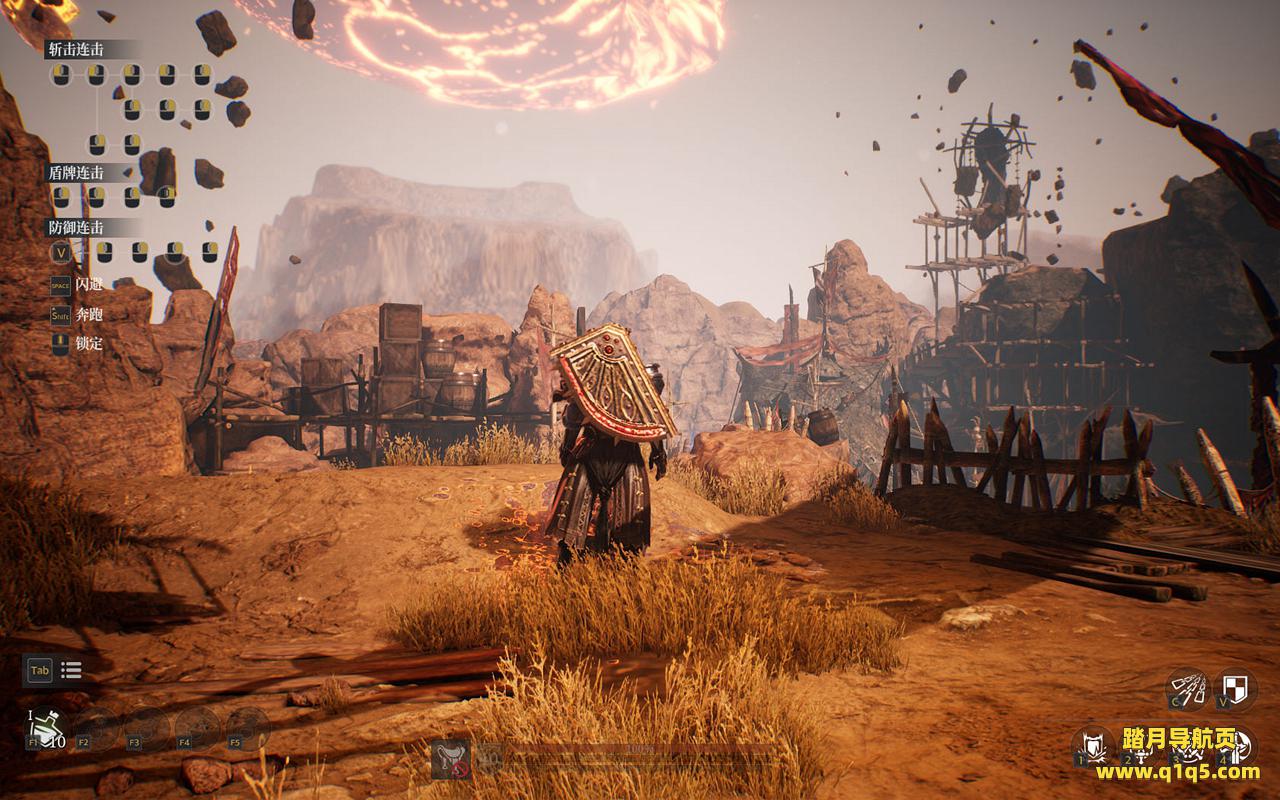Trigger the shield bash skill in slot 1
Viewport: 1280px width, 800px height.
point(1093,745)
